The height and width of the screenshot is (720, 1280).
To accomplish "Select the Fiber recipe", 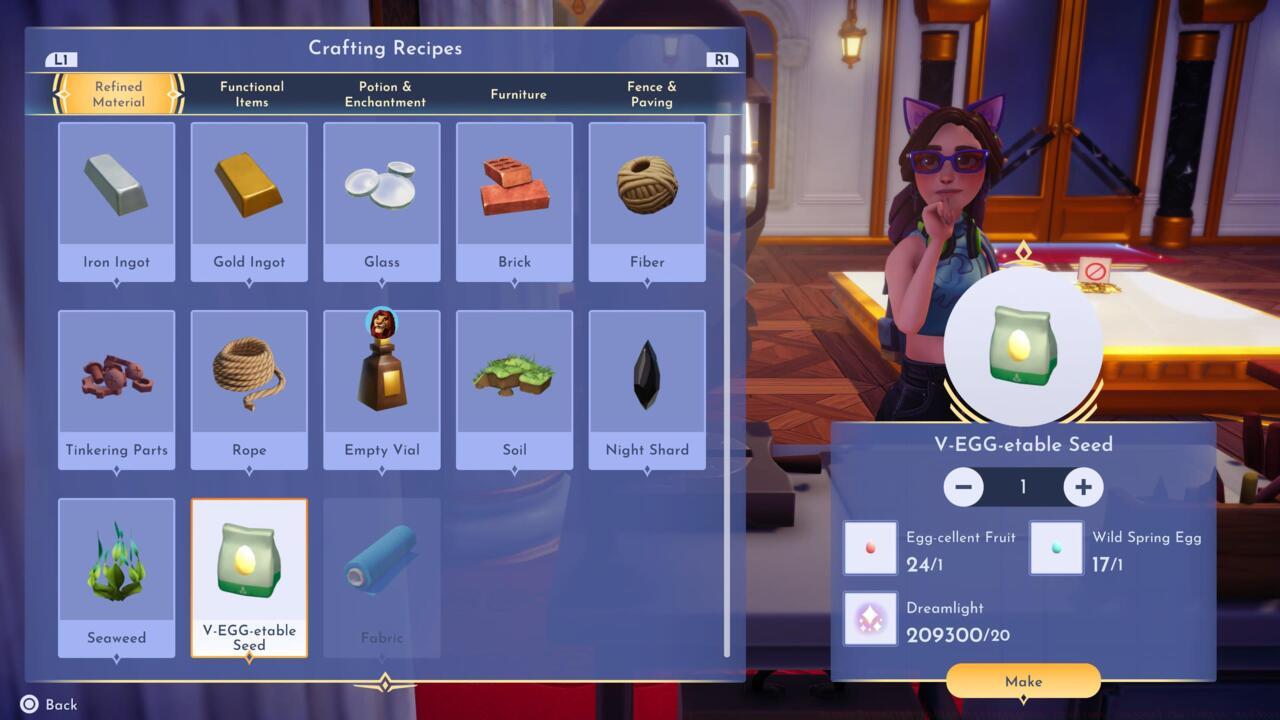I will [x=647, y=202].
